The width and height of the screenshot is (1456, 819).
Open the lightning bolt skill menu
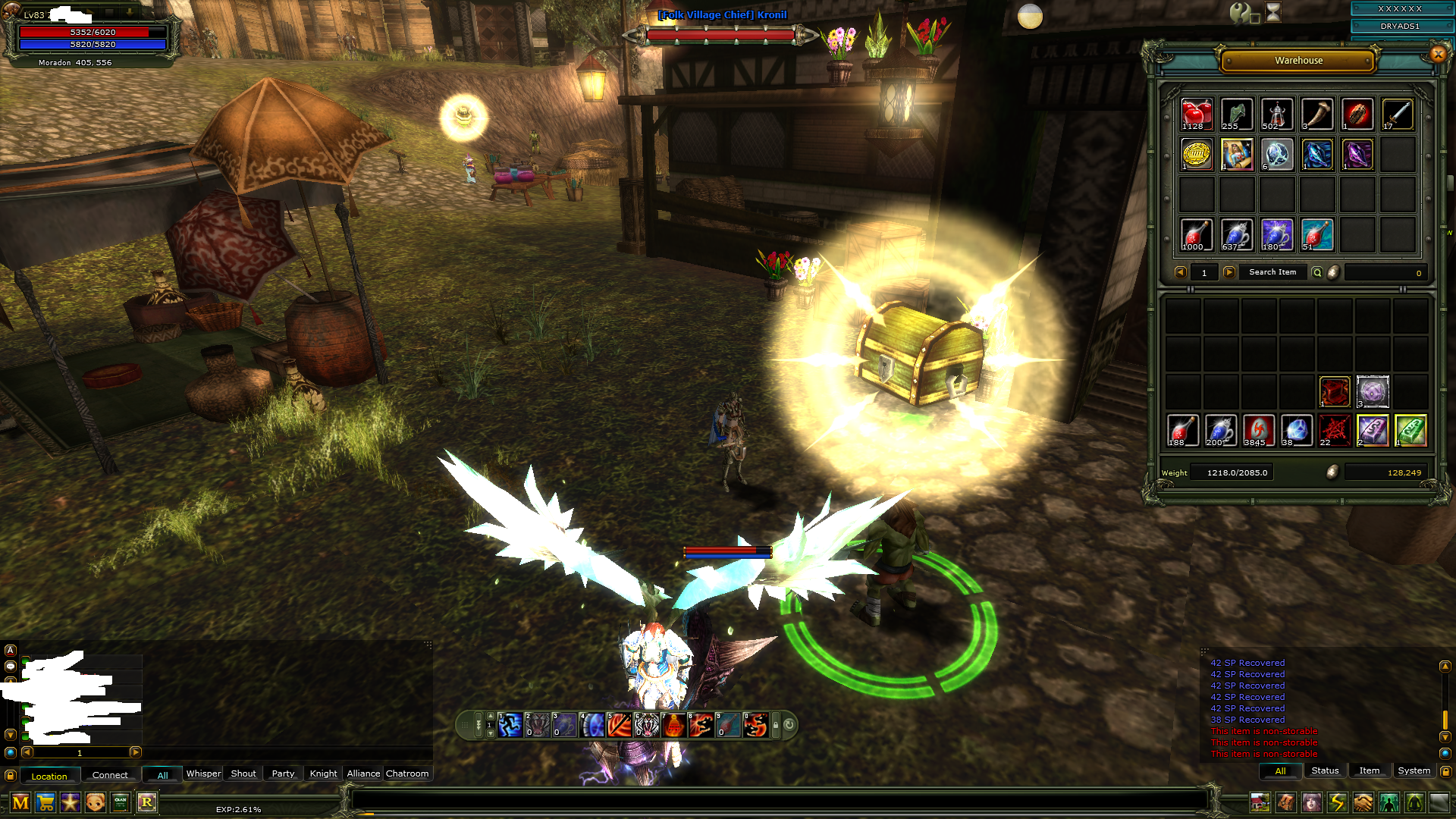pyautogui.click(x=1337, y=802)
